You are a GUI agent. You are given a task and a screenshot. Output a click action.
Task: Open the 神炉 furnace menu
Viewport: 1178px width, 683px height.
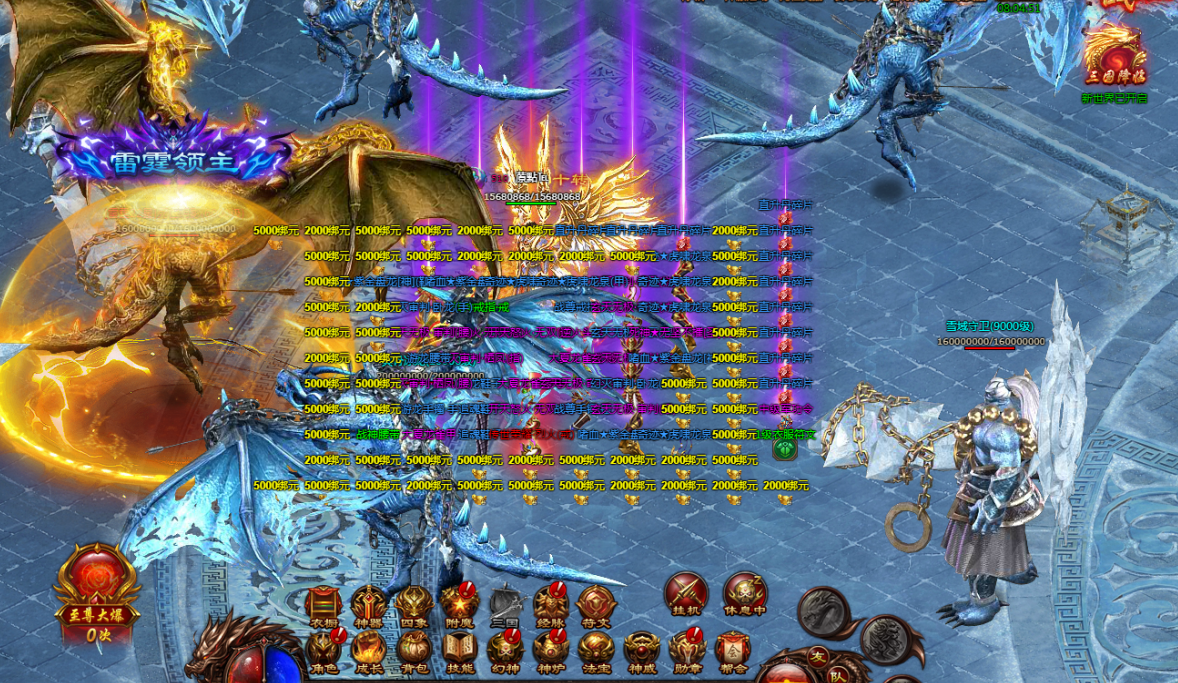click(551, 651)
